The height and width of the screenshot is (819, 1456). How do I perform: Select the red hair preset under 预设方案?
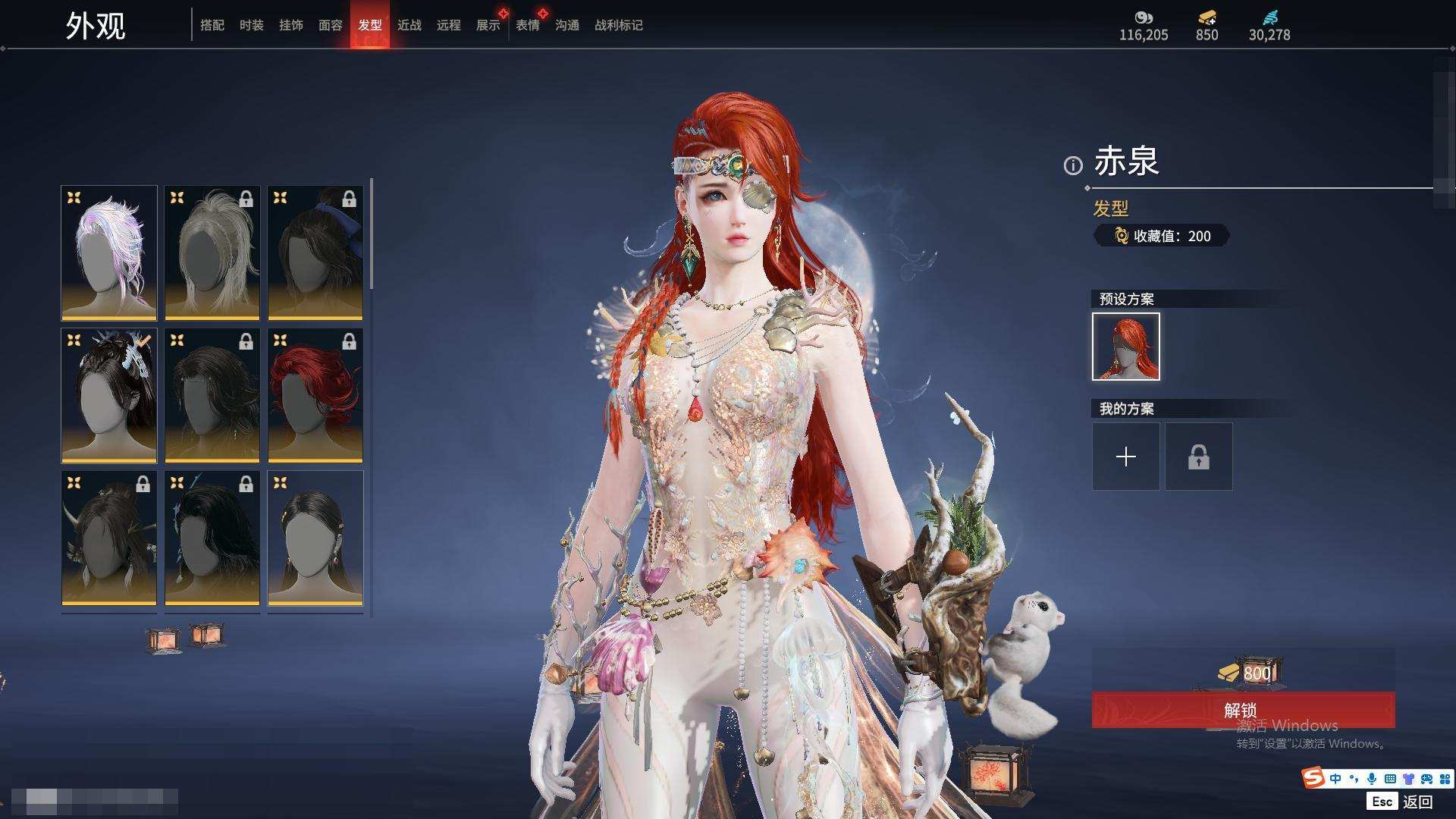coord(1126,347)
